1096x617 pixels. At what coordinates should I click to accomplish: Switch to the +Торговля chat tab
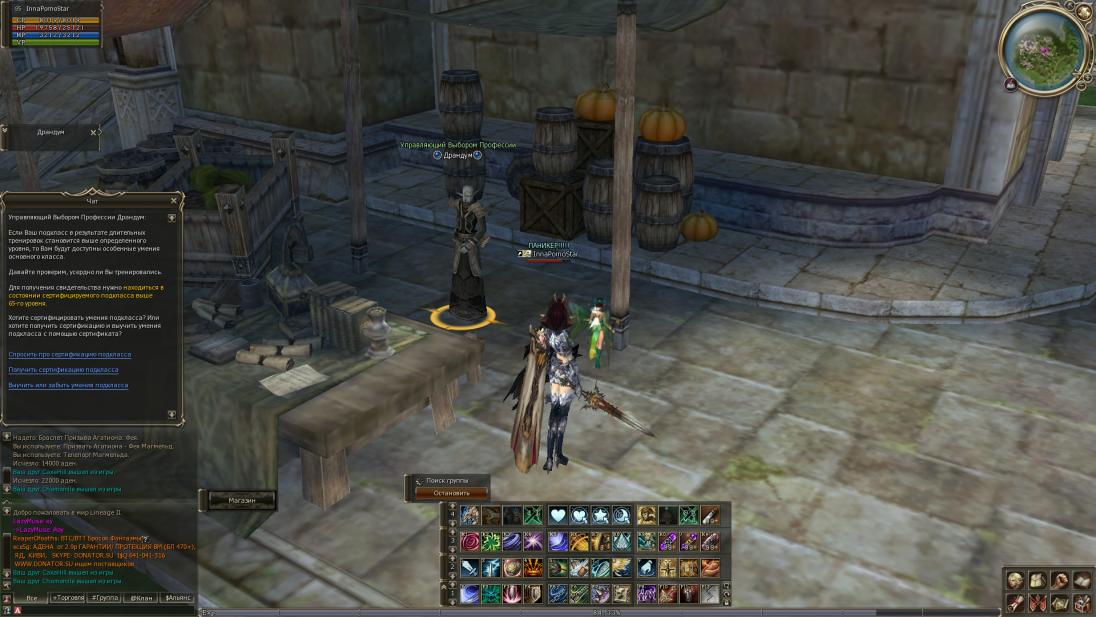pyautogui.click(x=68, y=597)
